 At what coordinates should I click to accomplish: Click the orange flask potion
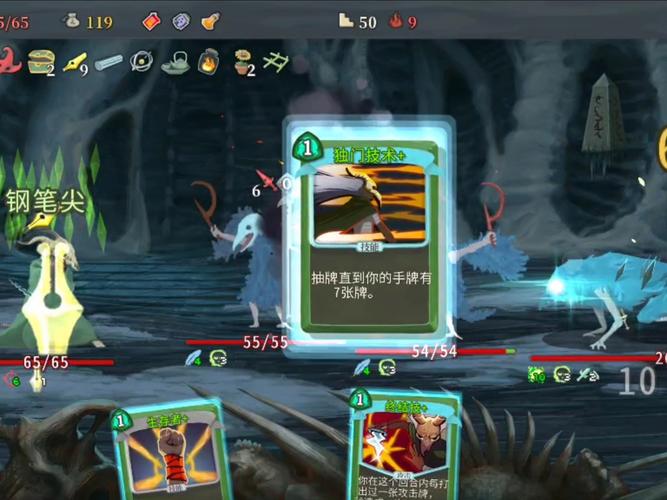click(x=210, y=20)
